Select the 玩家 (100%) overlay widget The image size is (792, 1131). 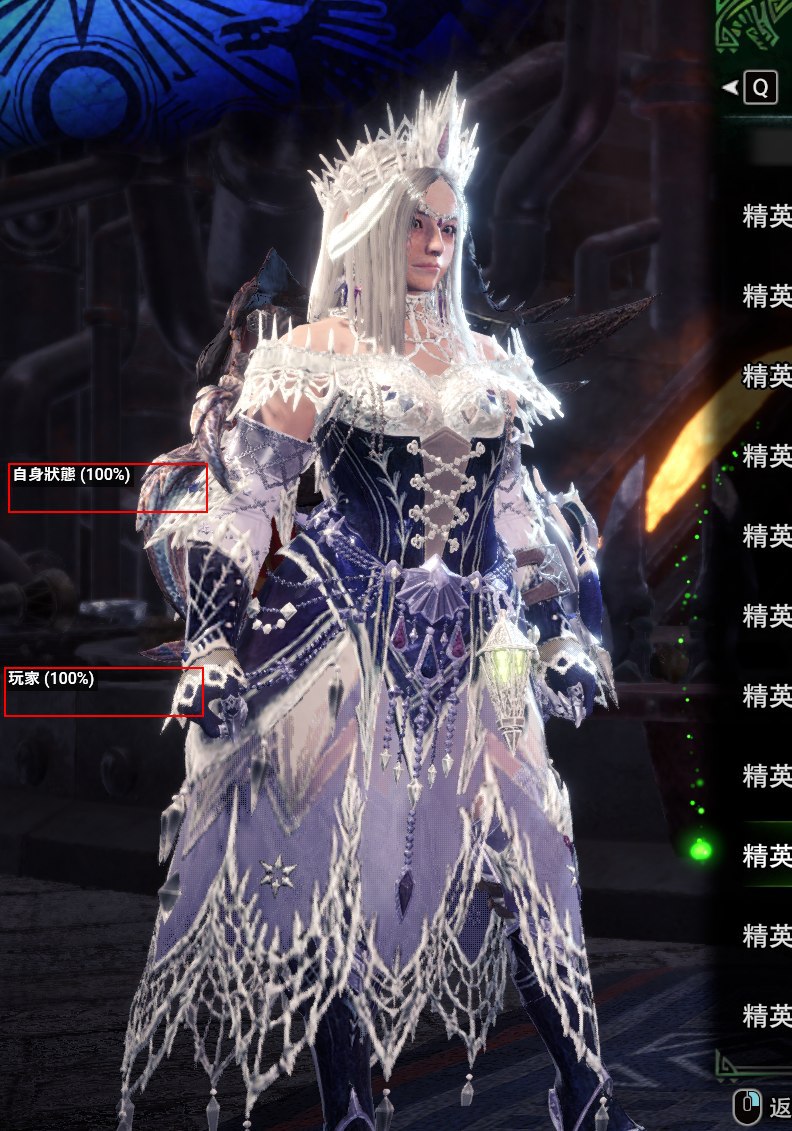tap(104, 691)
